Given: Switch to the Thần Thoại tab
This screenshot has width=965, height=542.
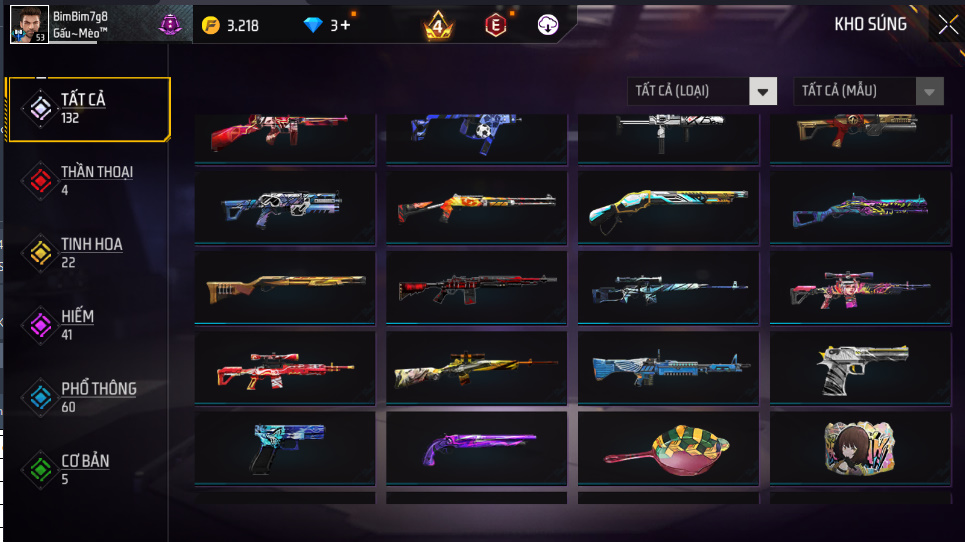Looking at the screenshot, I should (x=88, y=179).
